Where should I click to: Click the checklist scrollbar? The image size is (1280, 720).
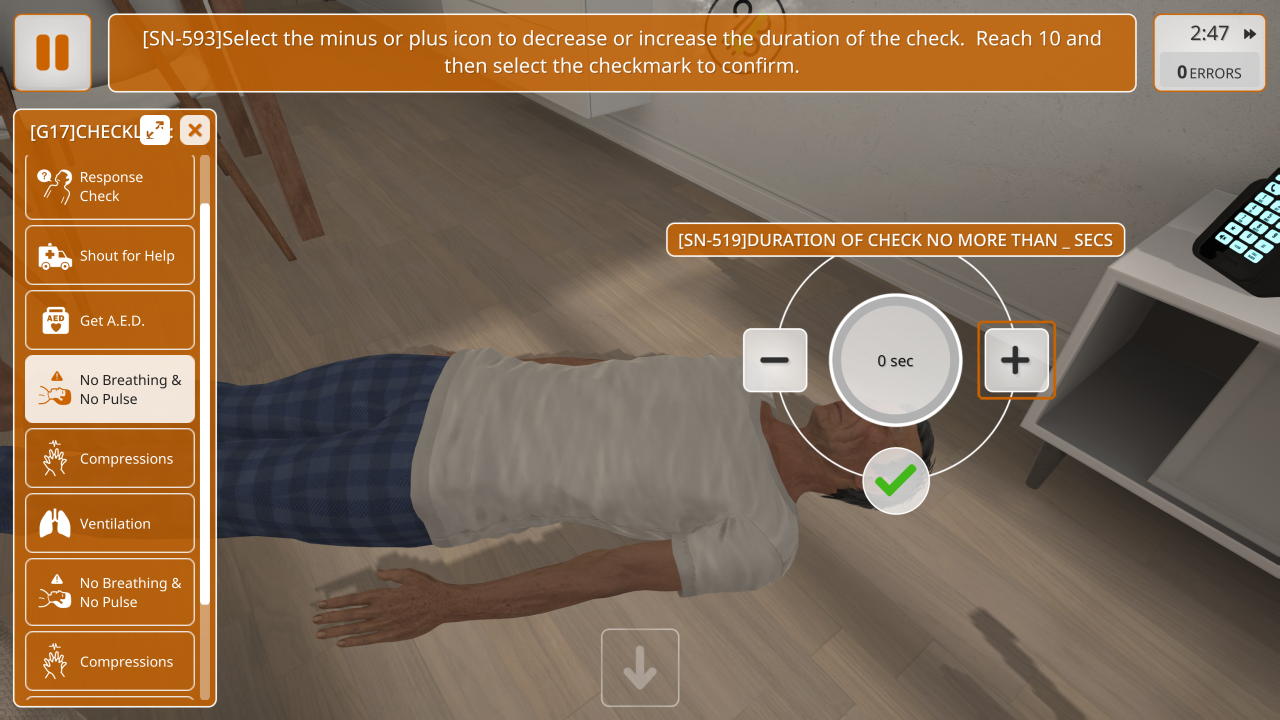[x=205, y=400]
